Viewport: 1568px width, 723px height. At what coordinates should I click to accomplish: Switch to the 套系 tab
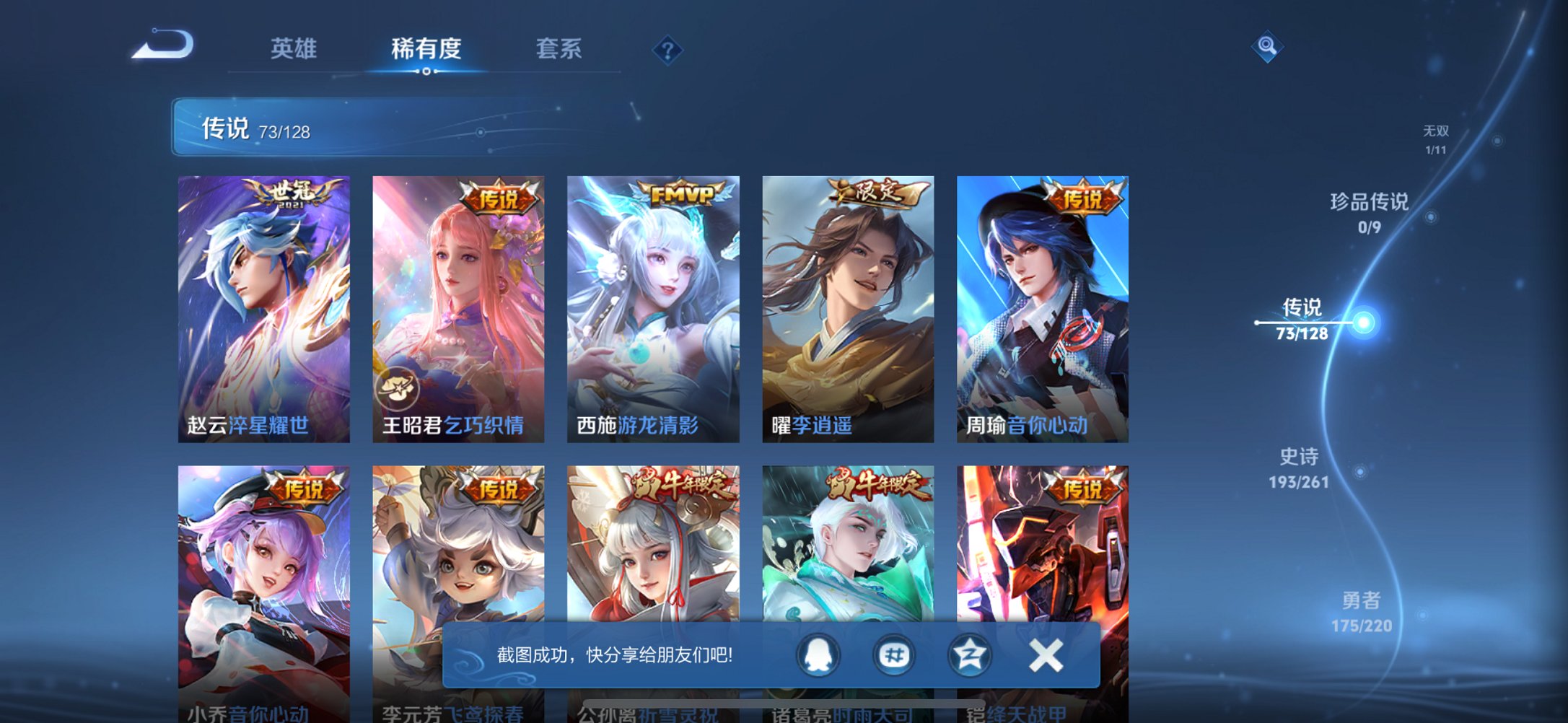point(557,49)
